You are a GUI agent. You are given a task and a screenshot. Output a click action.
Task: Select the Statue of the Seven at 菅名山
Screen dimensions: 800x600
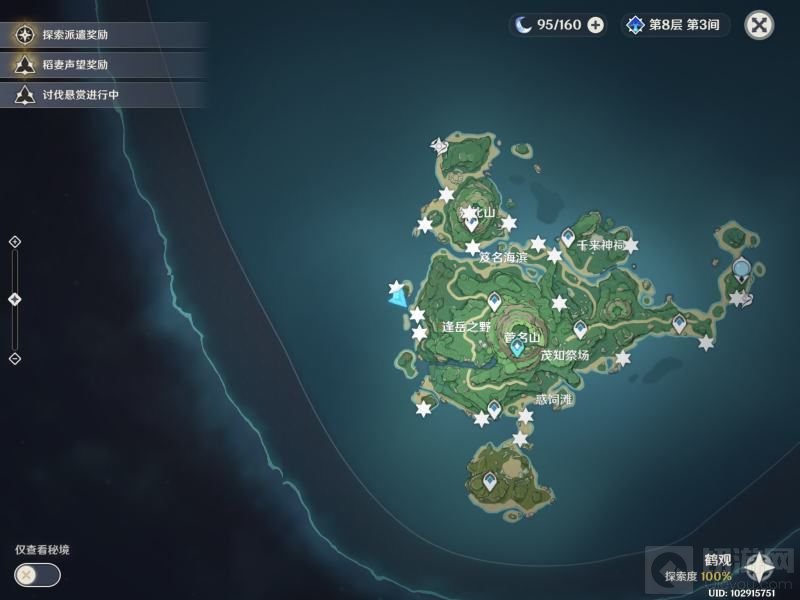[x=517, y=349]
